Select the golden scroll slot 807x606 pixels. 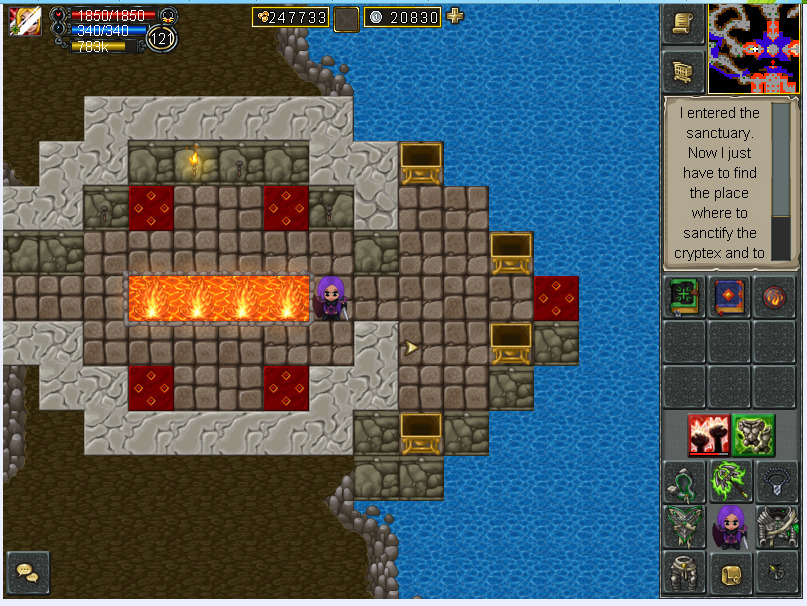click(729, 573)
